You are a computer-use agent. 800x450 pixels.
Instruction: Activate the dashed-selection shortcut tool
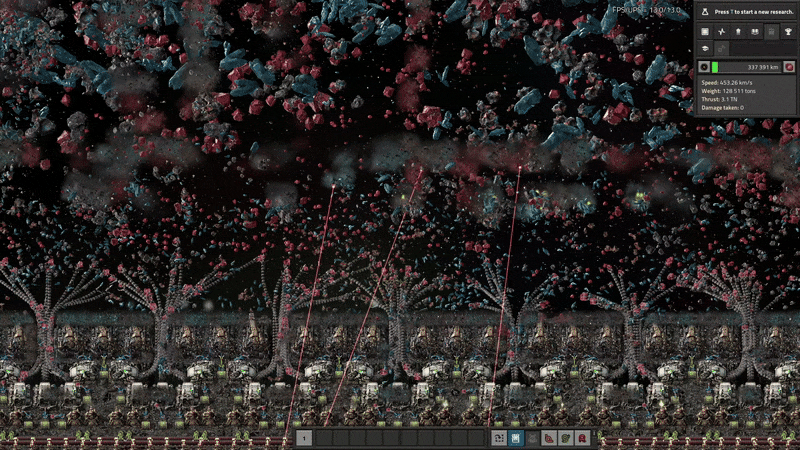(498, 438)
